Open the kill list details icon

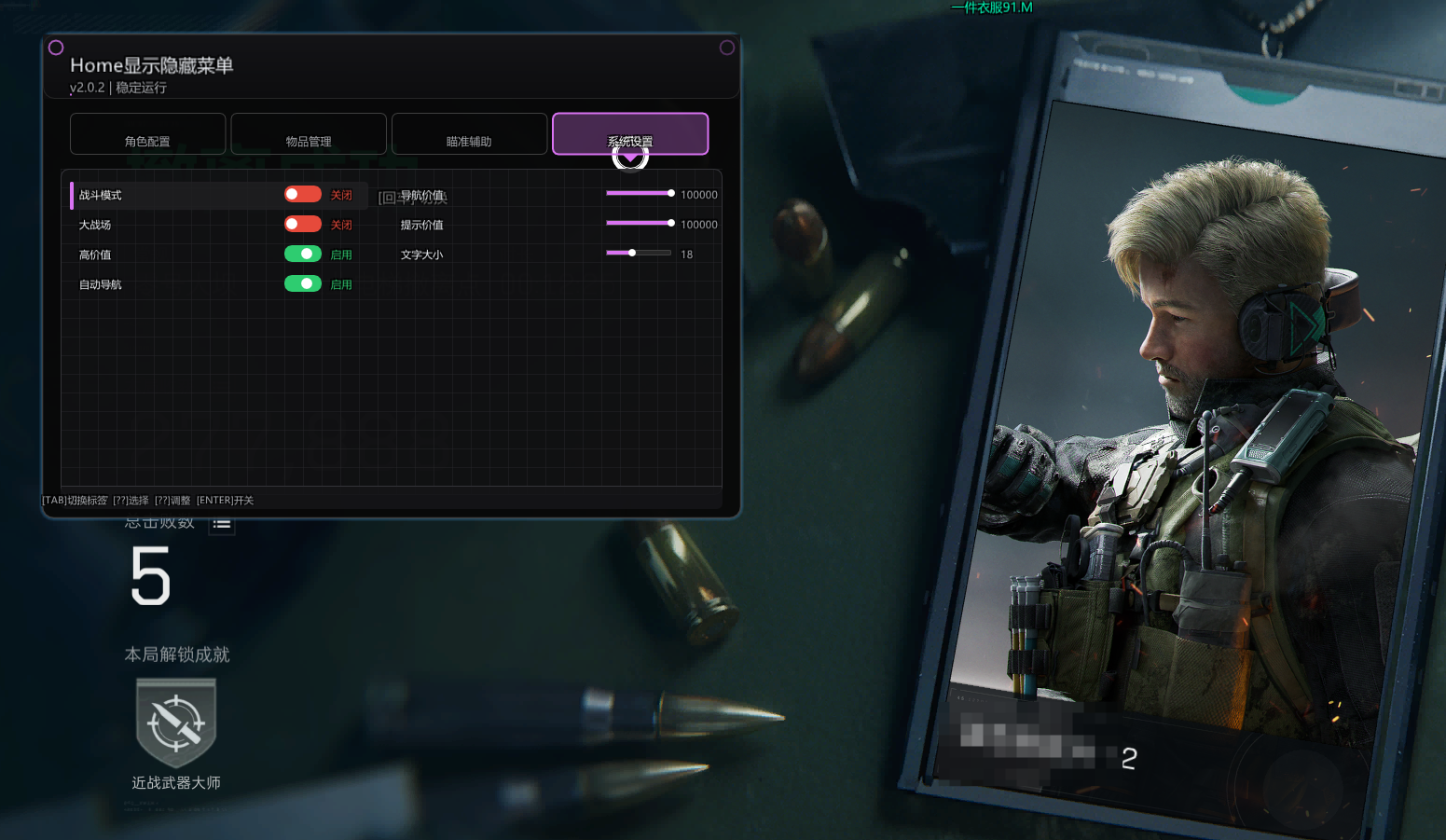pyautogui.click(x=222, y=525)
